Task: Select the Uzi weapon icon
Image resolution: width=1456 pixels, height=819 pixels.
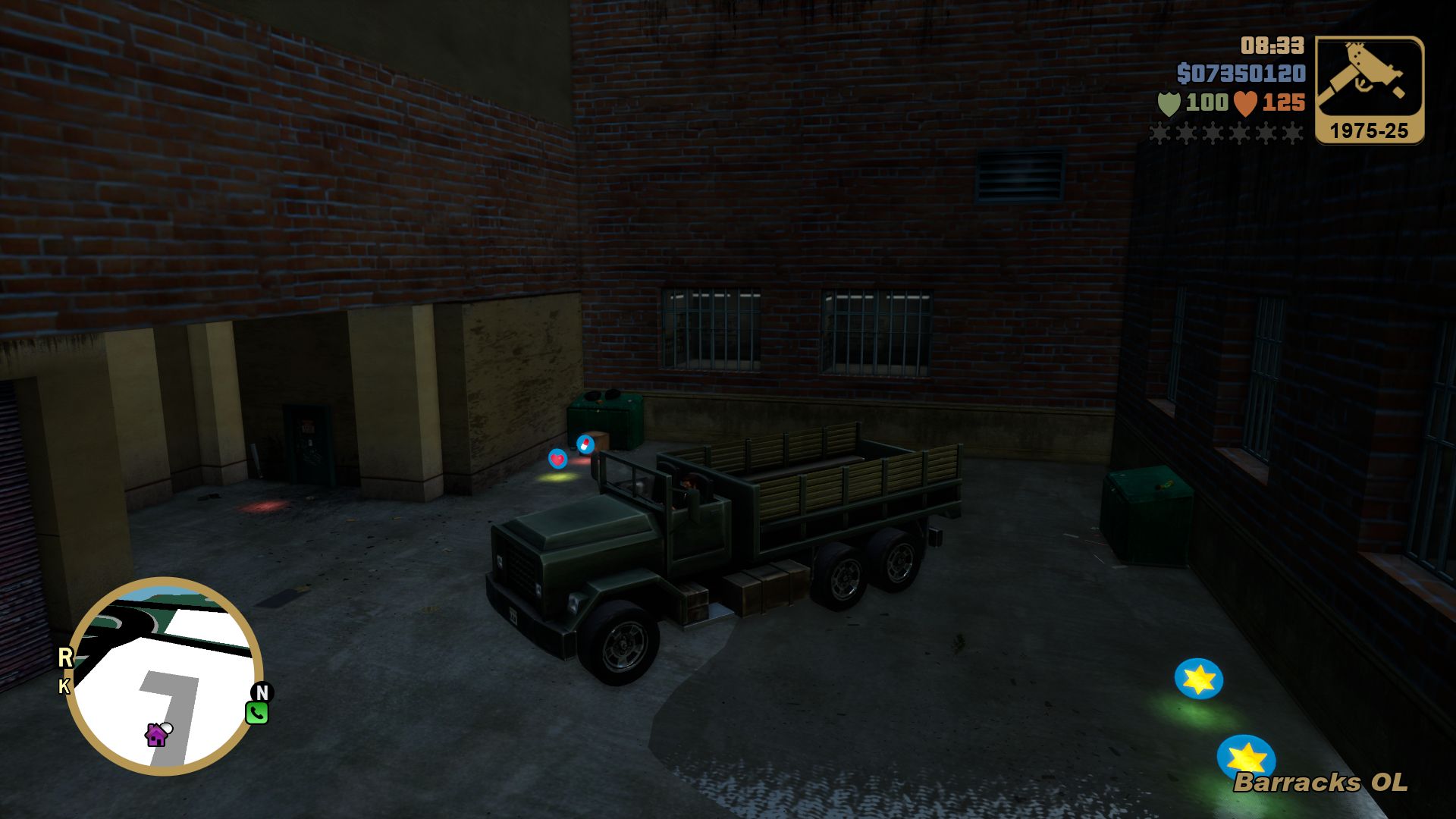Action: (x=1367, y=76)
